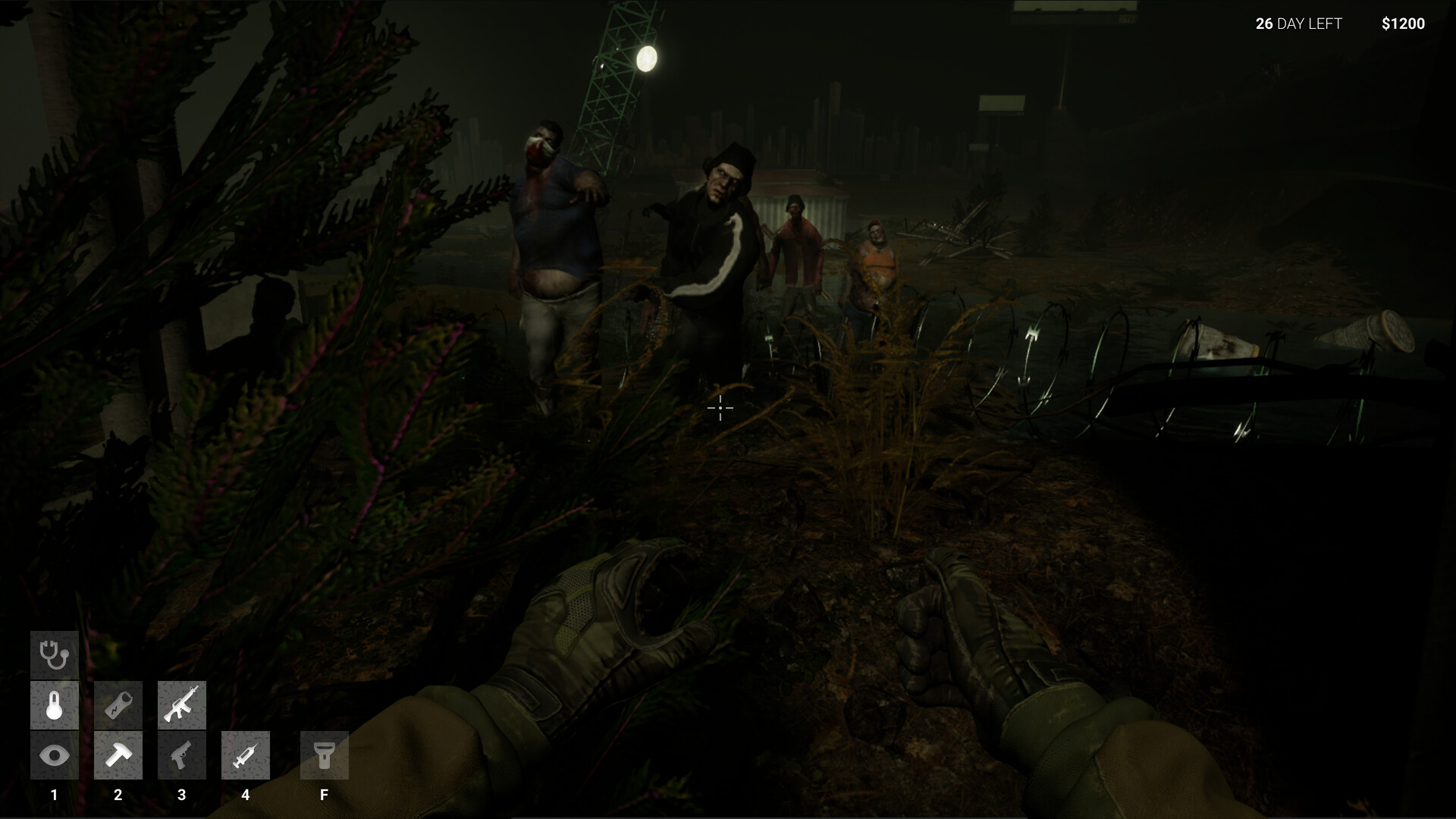This screenshot has width=1456, height=819.
Task: Equip the pistol from the hotbar
Action: [181, 755]
